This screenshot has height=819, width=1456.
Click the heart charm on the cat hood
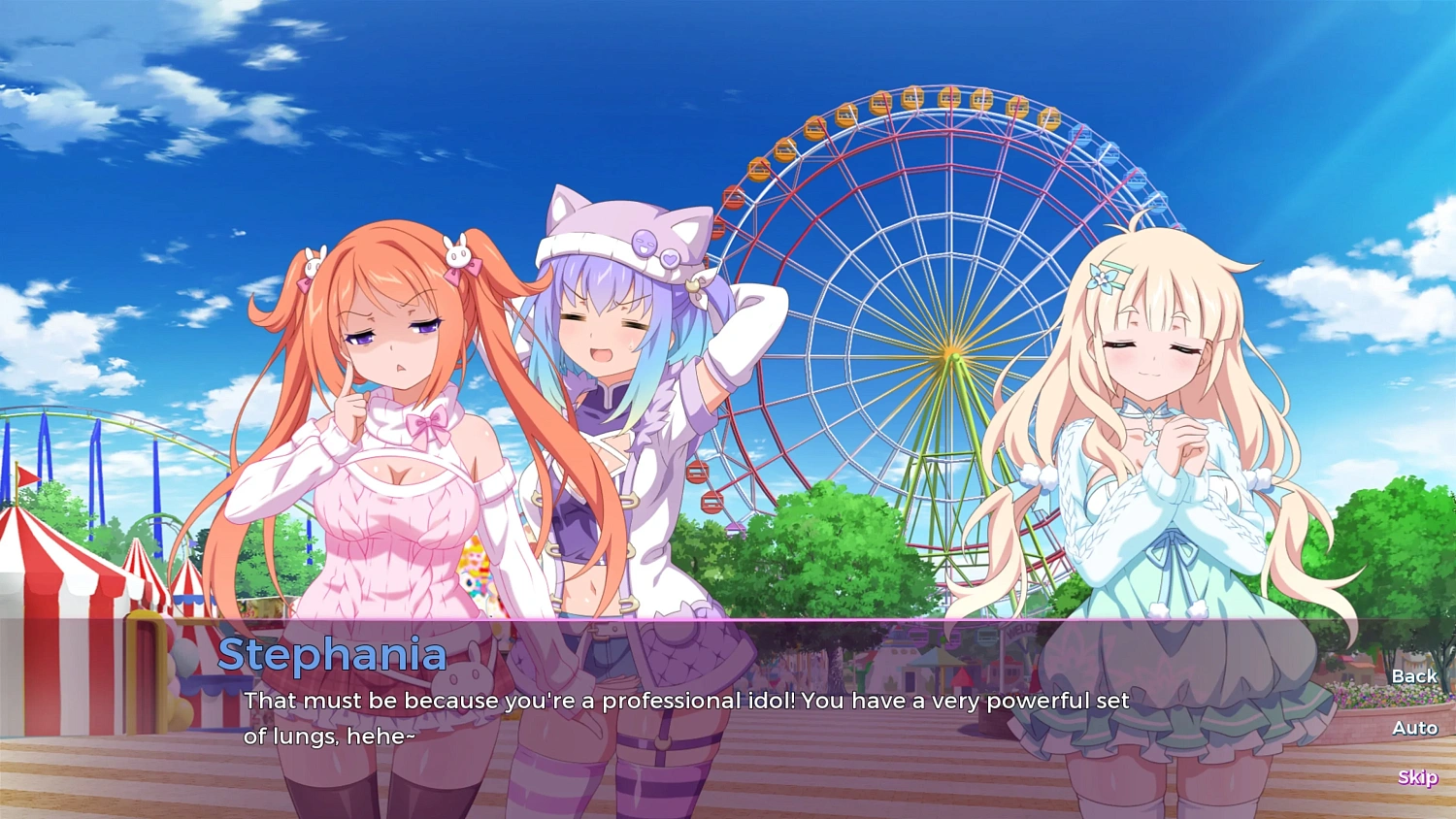pos(670,258)
